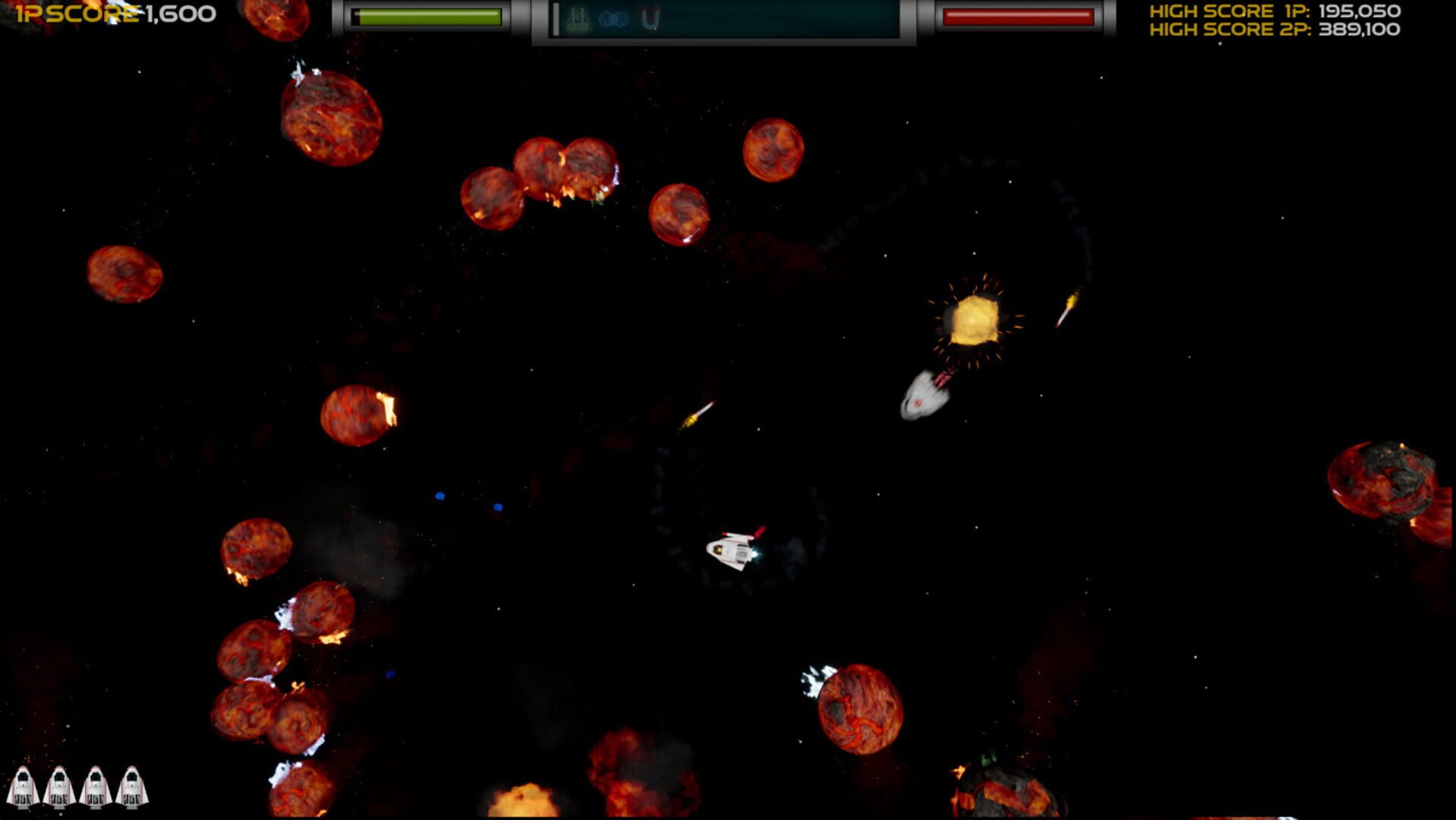Click the blue shield power-up icon
The width and height of the screenshot is (1456, 820).
[614, 17]
